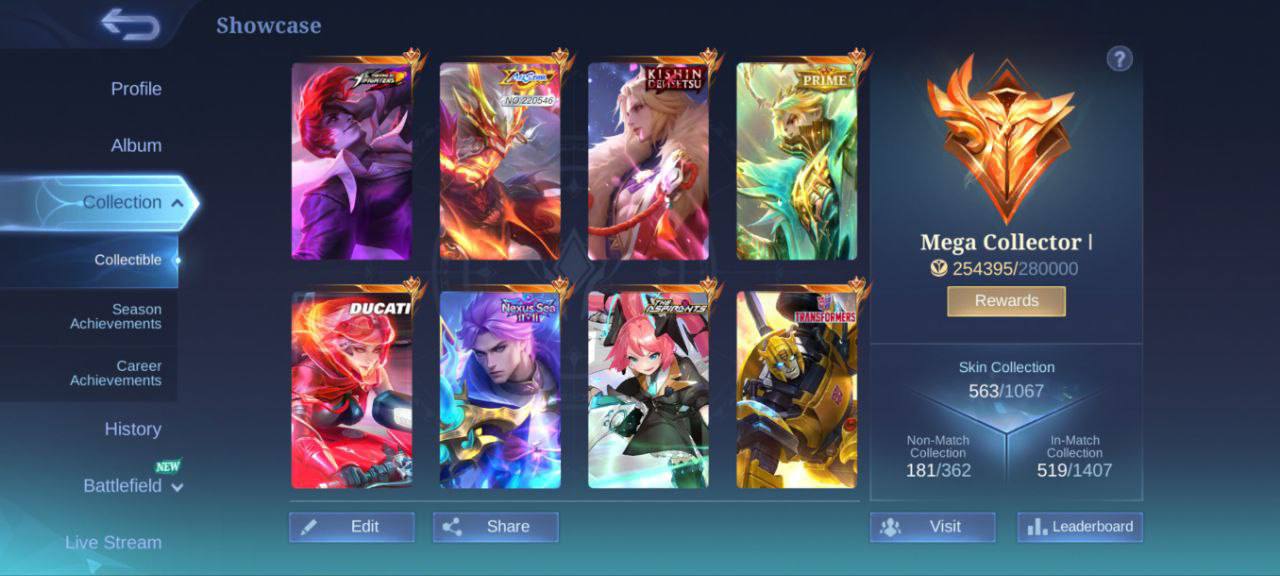Share the showcase
This screenshot has height=576, width=1280.
[496, 527]
